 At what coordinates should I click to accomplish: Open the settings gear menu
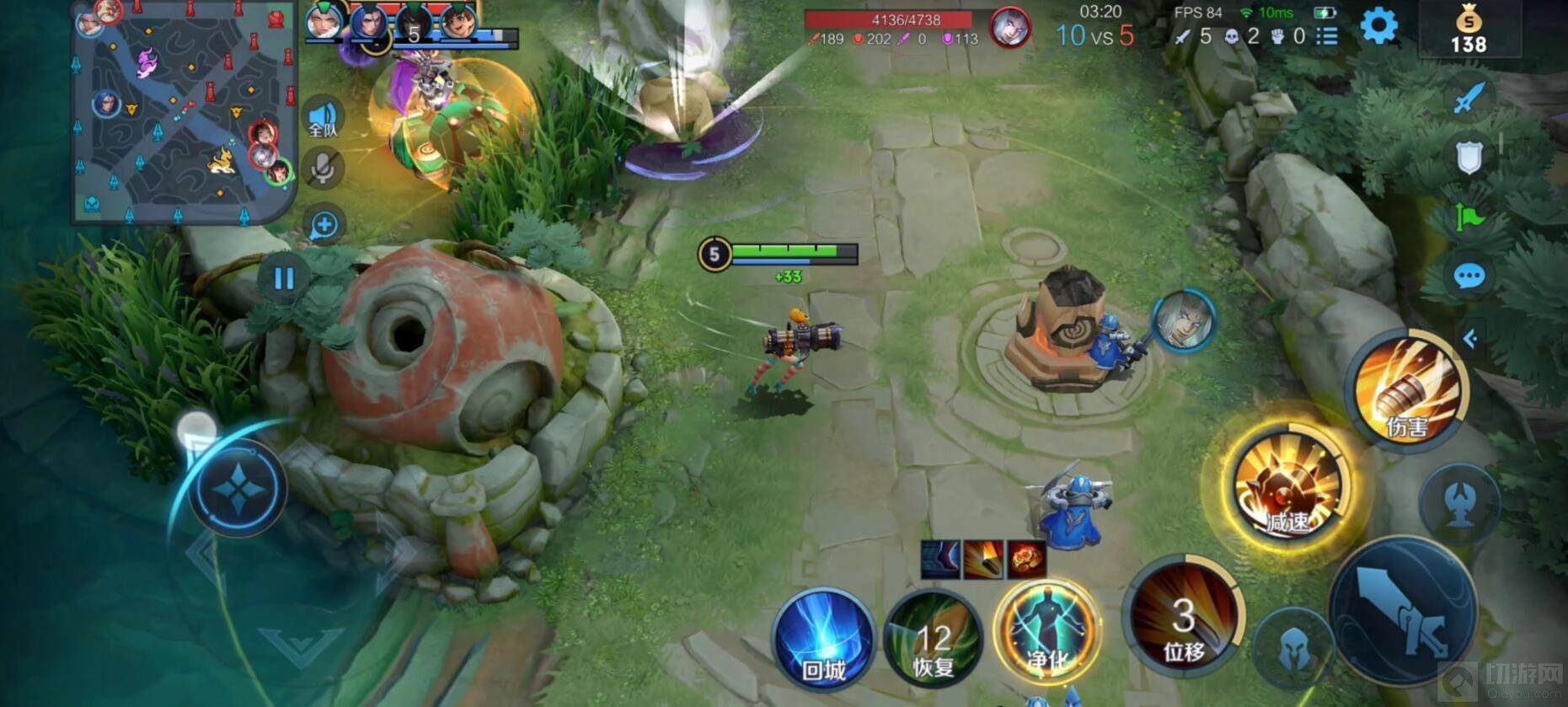tap(1378, 27)
